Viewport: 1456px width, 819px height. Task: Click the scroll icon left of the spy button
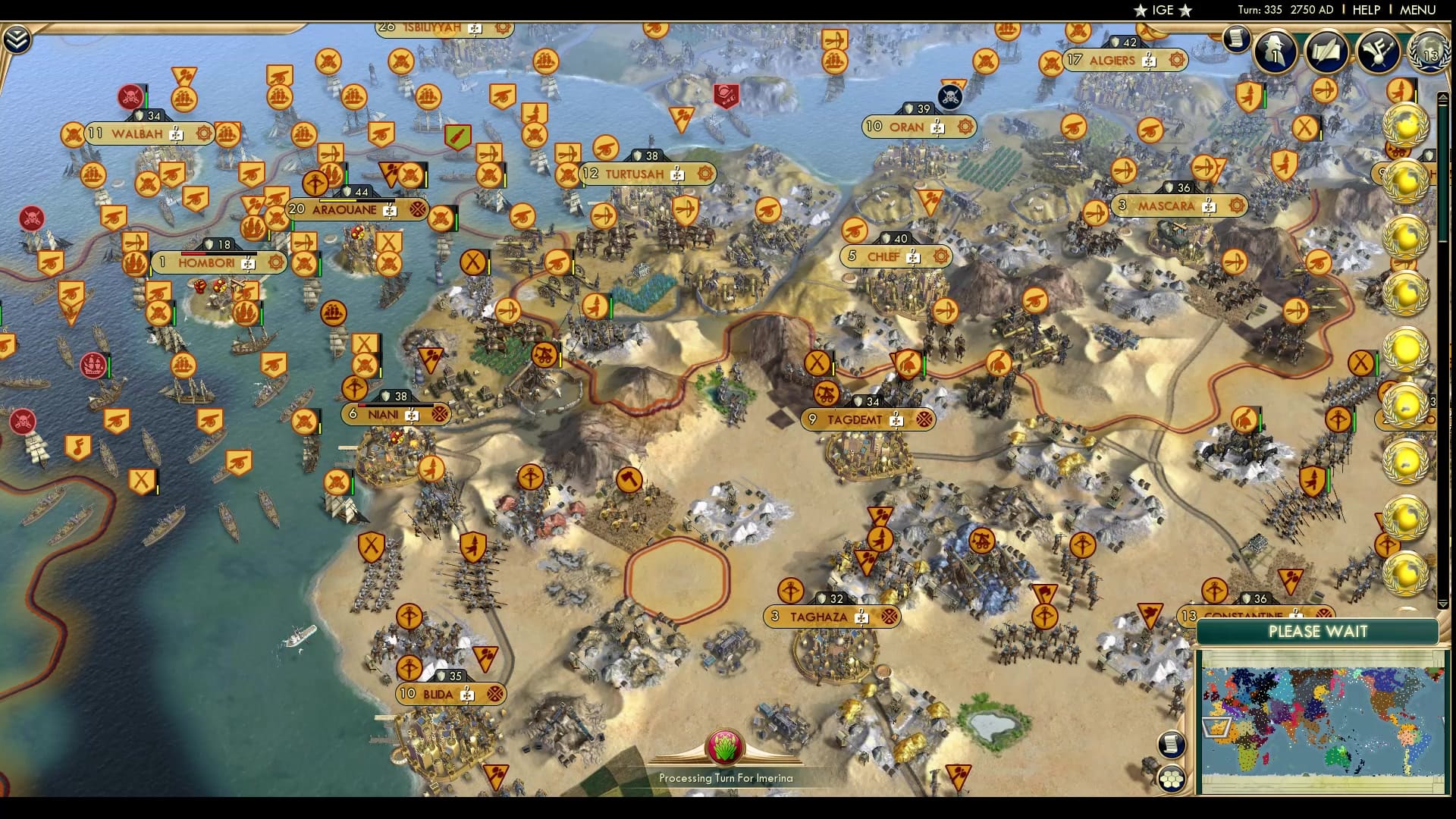[1236, 39]
